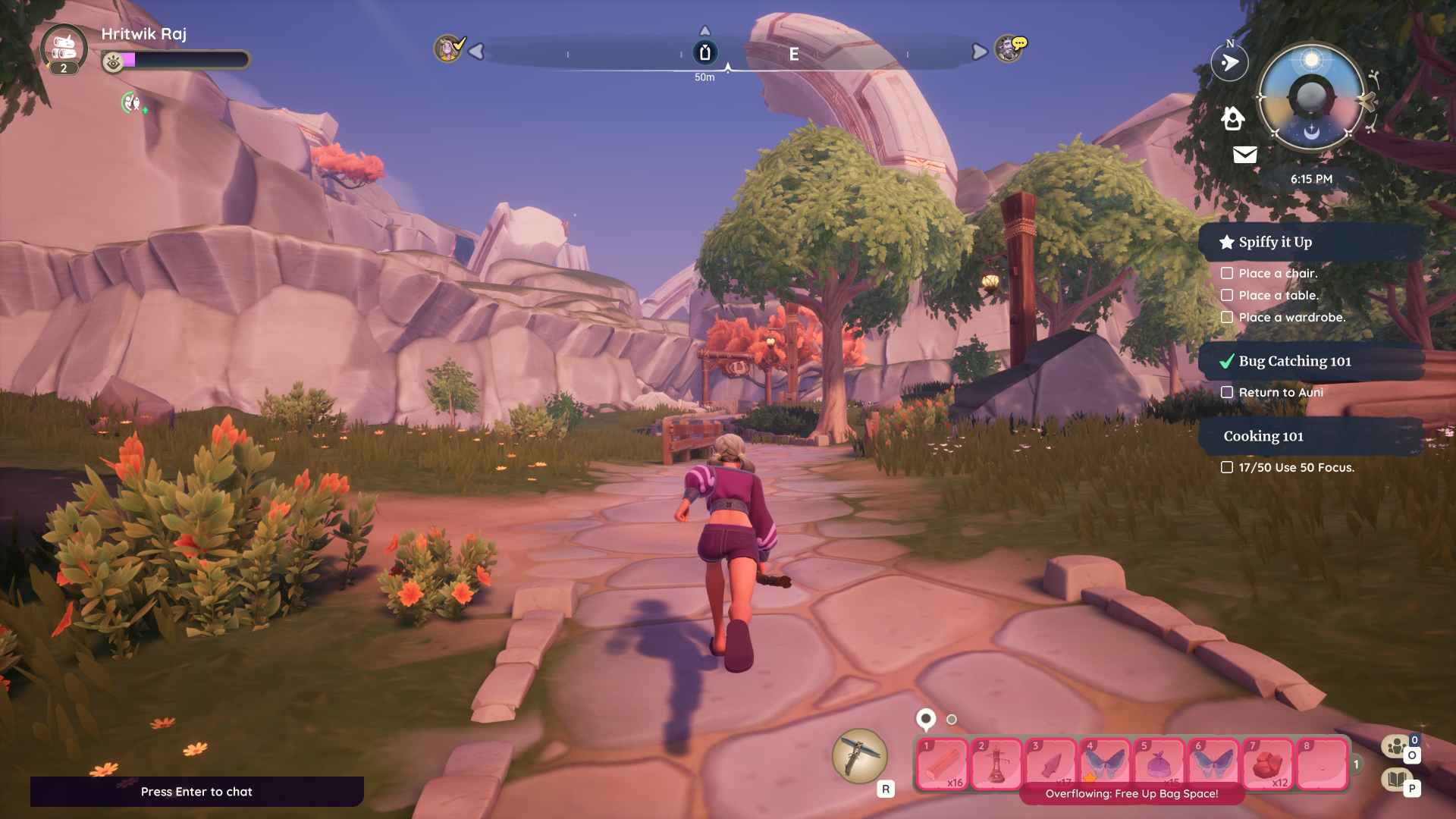This screenshot has height=819, width=1456.
Task: Click the villager portrait with speech bubble
Action: 1009,49
